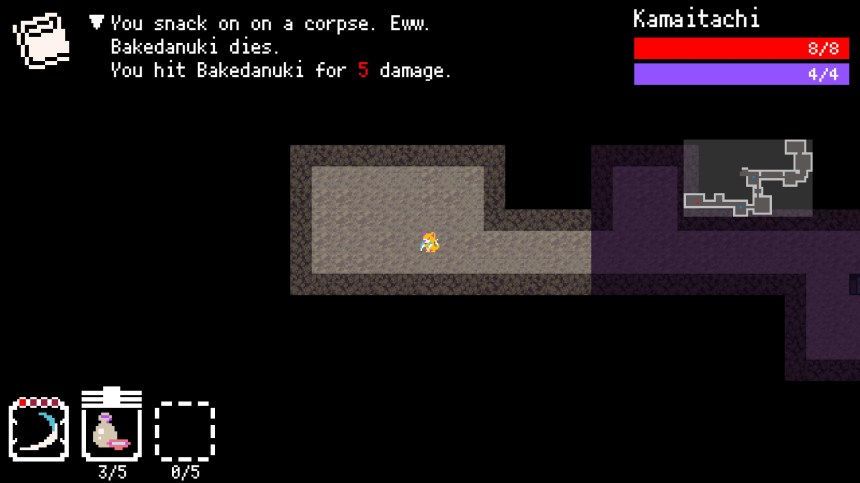Screen dimensions: 860x483
Task: Click the dungeon minimap
Action: coord(748,178)
